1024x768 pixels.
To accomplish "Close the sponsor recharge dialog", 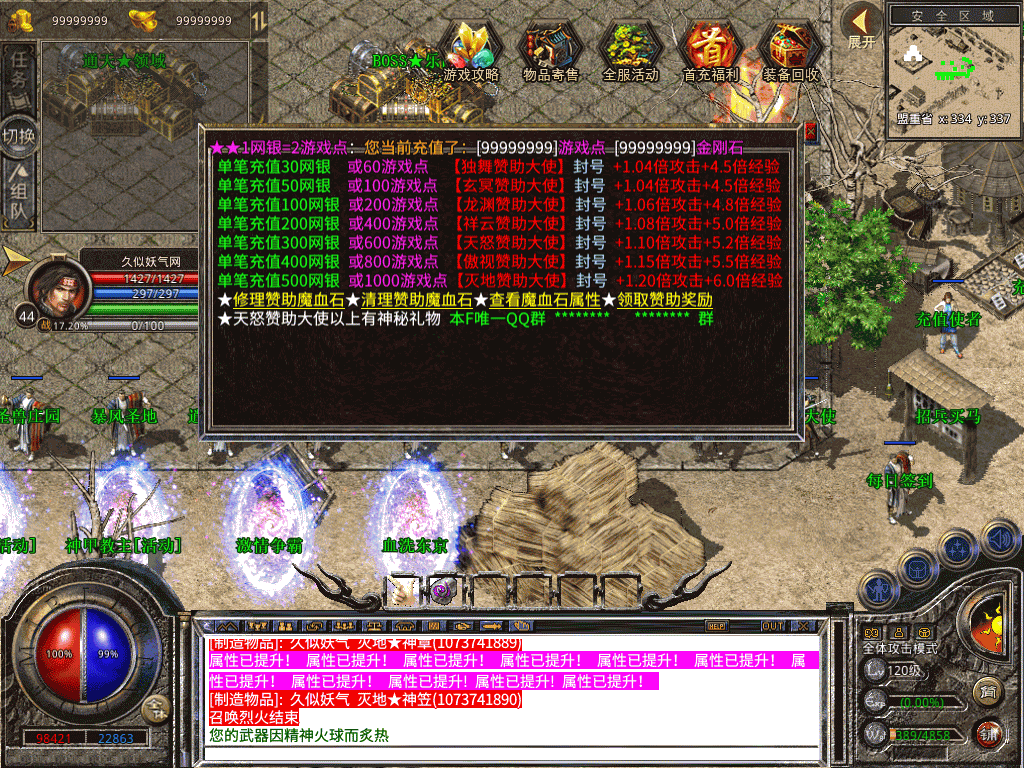I will 810,132.
